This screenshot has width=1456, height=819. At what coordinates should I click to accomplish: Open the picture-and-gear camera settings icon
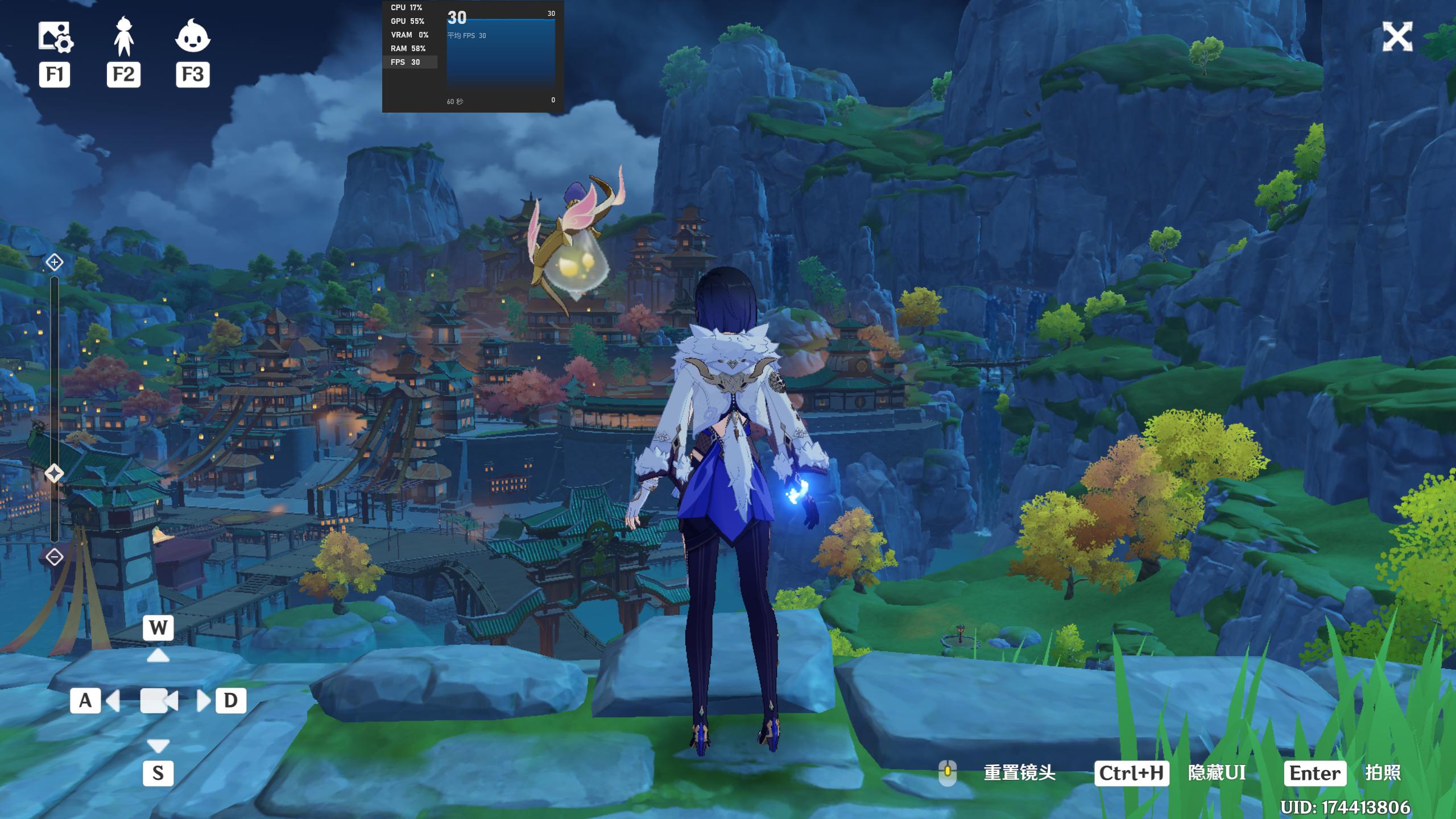(55, 37)
